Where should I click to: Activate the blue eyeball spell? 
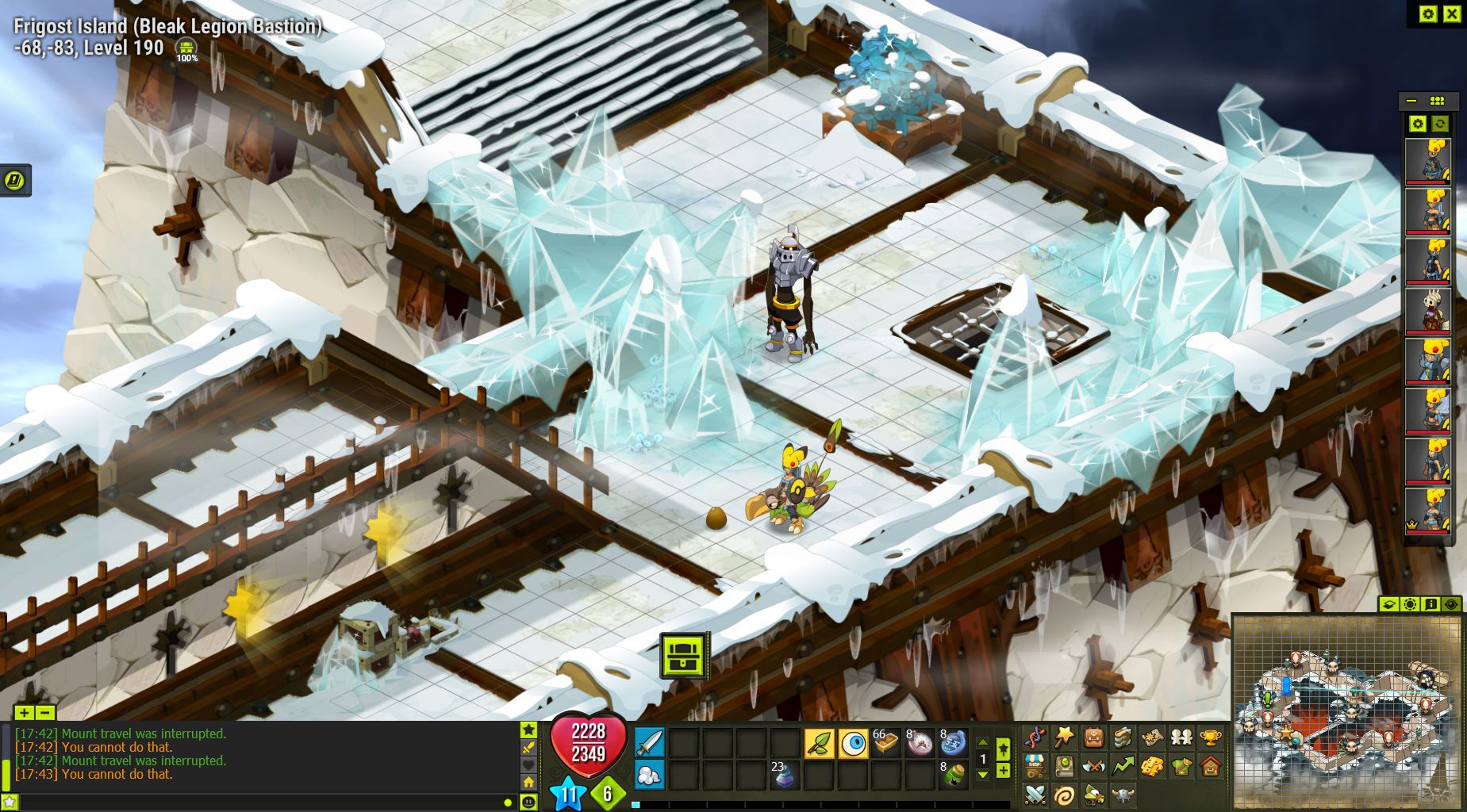[x=854, y=744]
